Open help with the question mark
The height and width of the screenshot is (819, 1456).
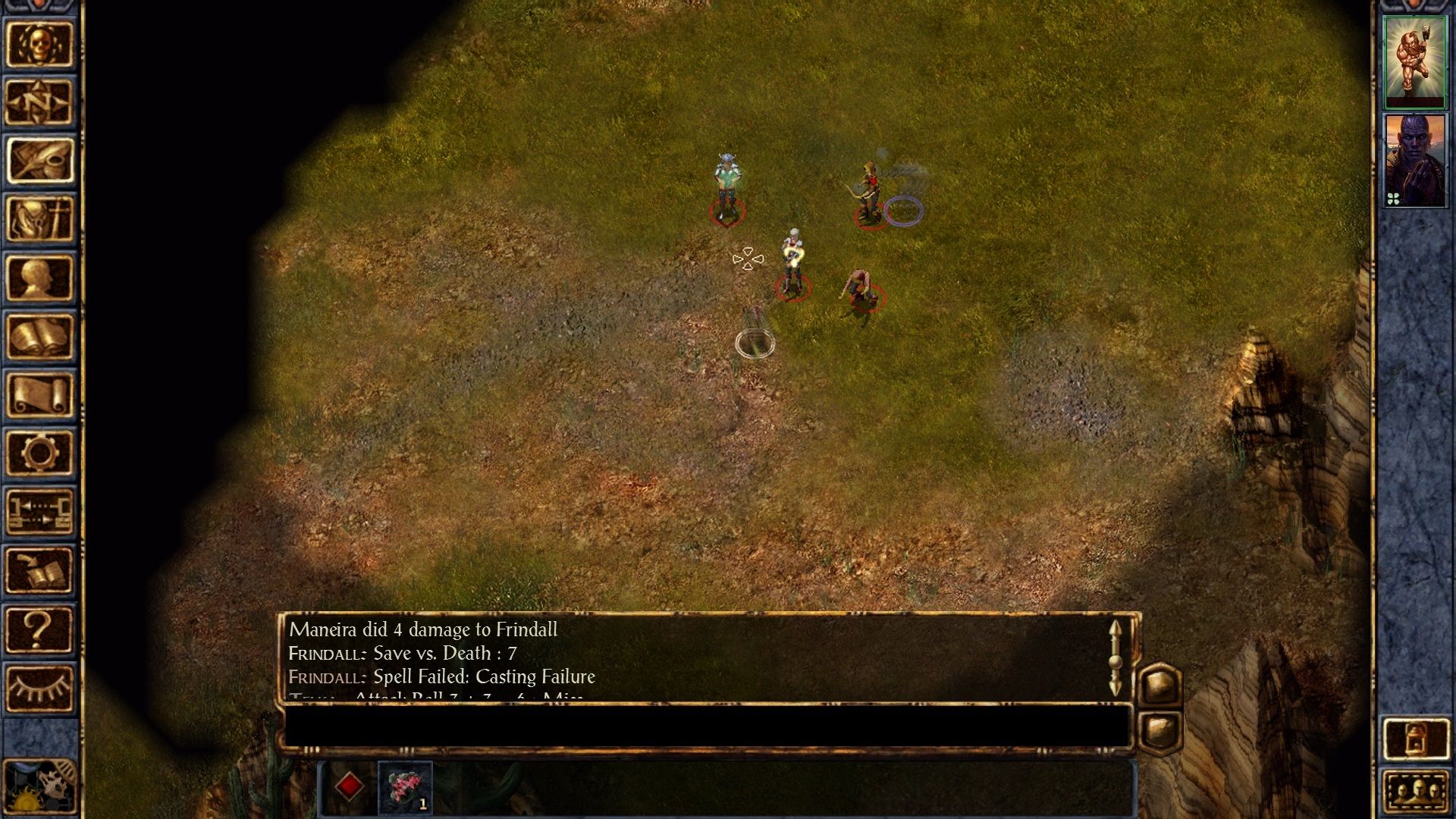pyautogui.click(x=39, y=629)
